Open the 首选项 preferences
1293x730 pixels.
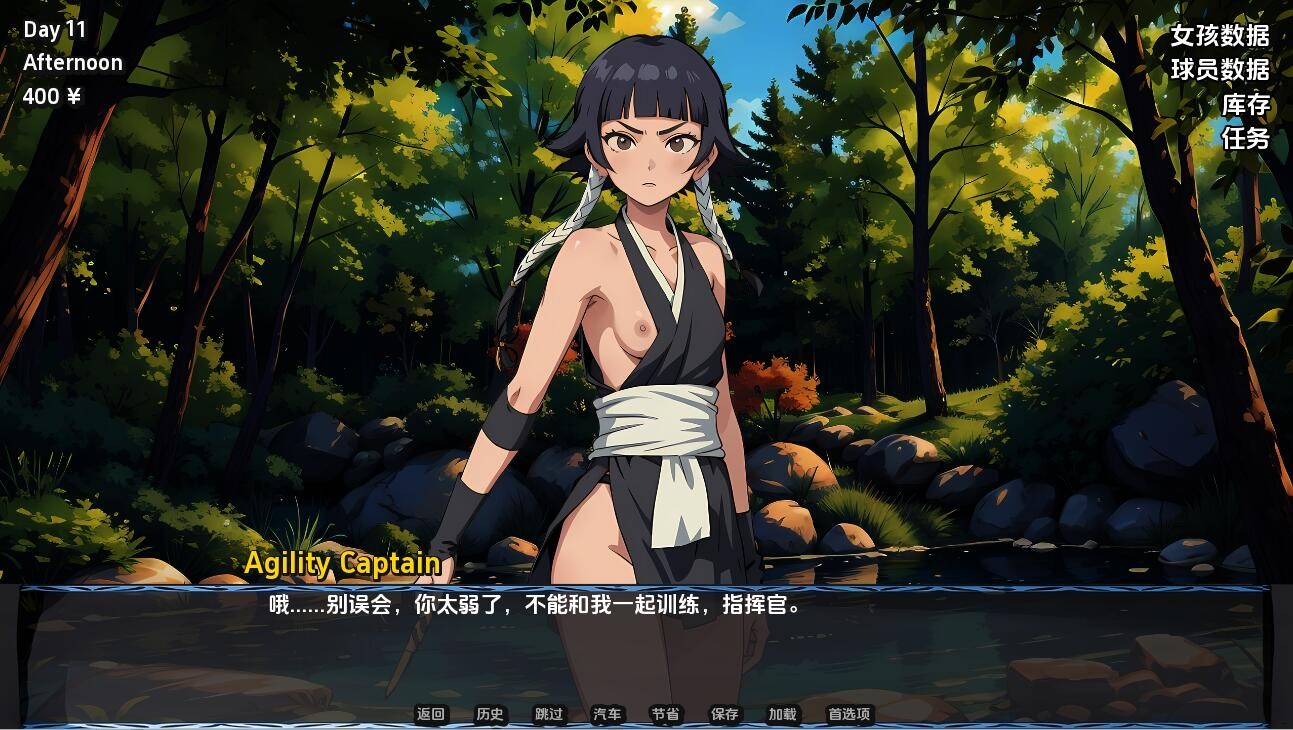tap(849, 714)
